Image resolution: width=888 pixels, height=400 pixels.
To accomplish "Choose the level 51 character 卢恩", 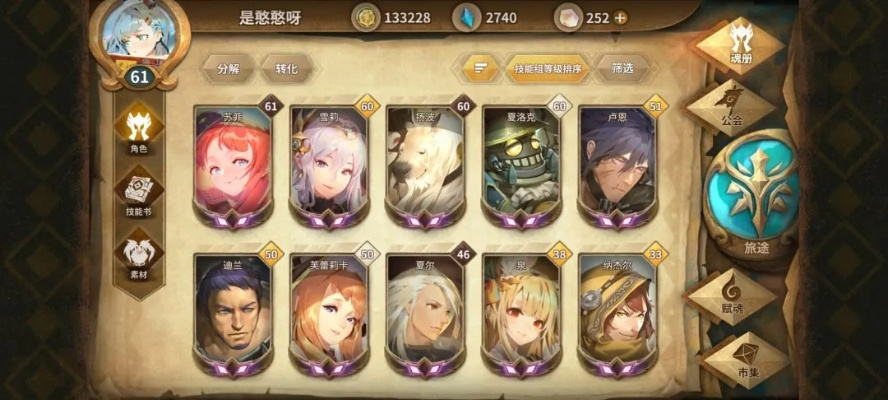I will pyautogui.click(x=616, y=165).
